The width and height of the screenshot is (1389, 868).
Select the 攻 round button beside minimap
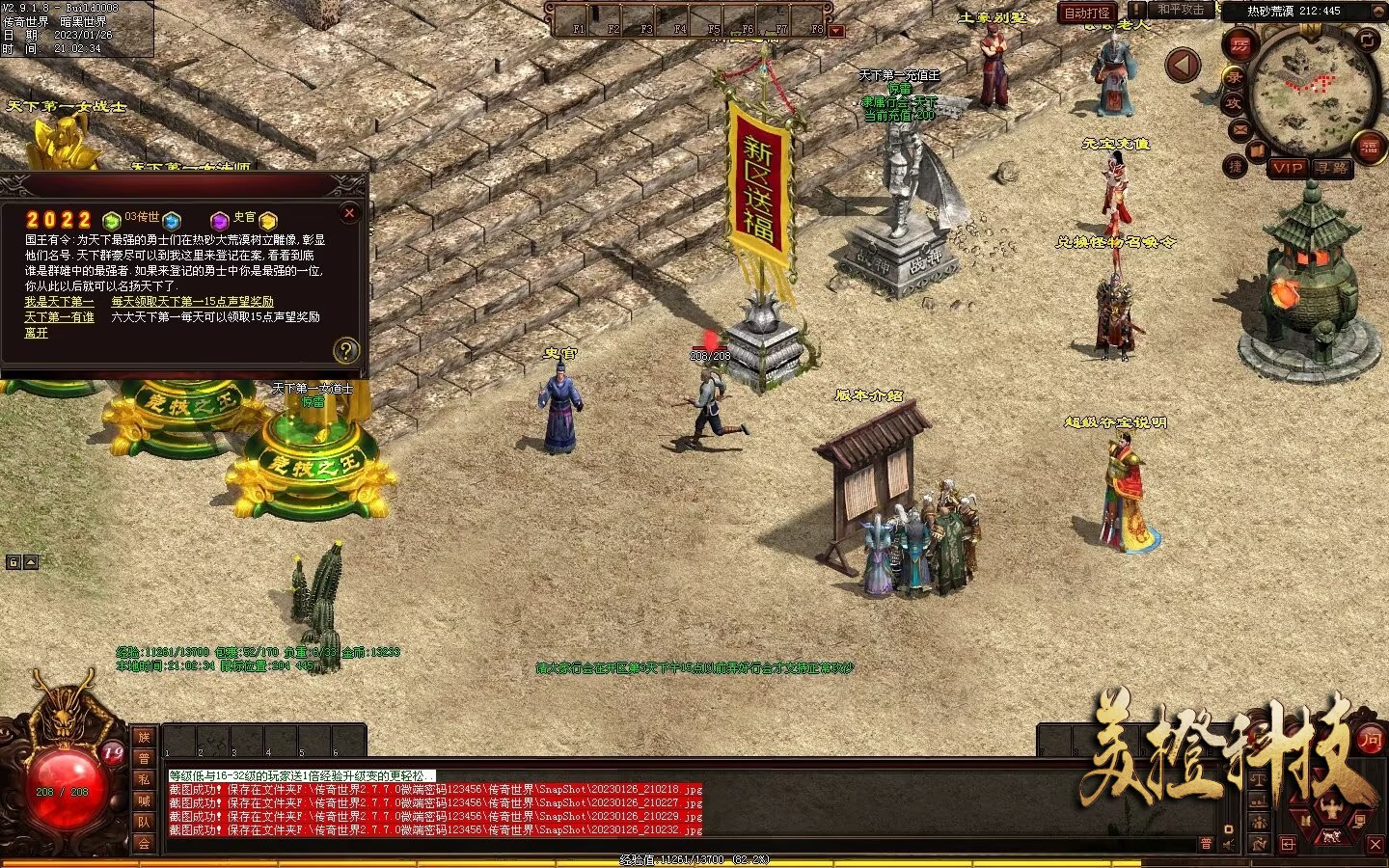(1233, 103)
